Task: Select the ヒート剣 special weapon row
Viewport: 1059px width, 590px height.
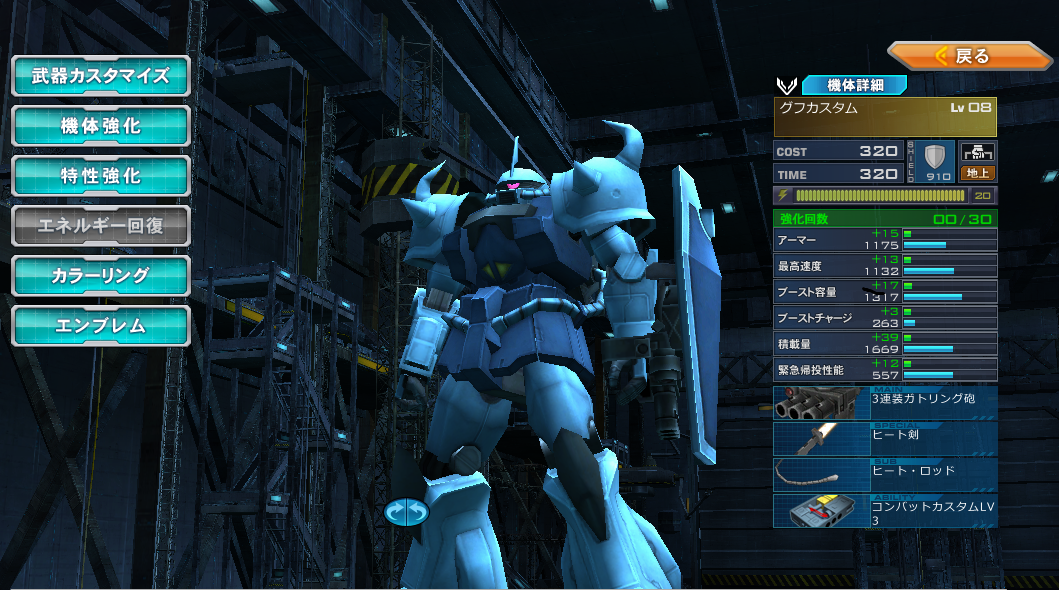Action: [x=885, y=438]
